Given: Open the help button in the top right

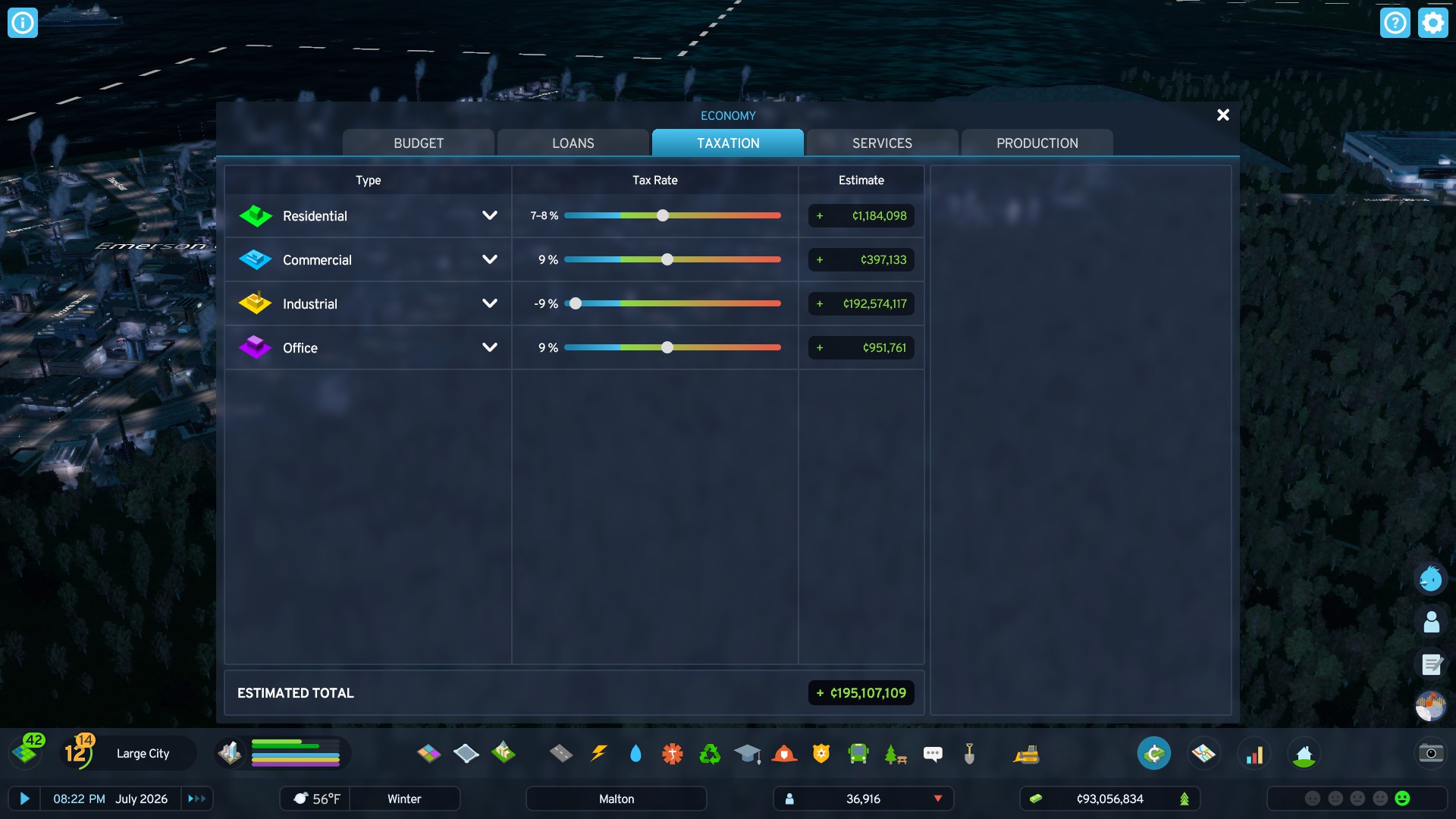Looking at the screenshot, I should [1395, 23].
